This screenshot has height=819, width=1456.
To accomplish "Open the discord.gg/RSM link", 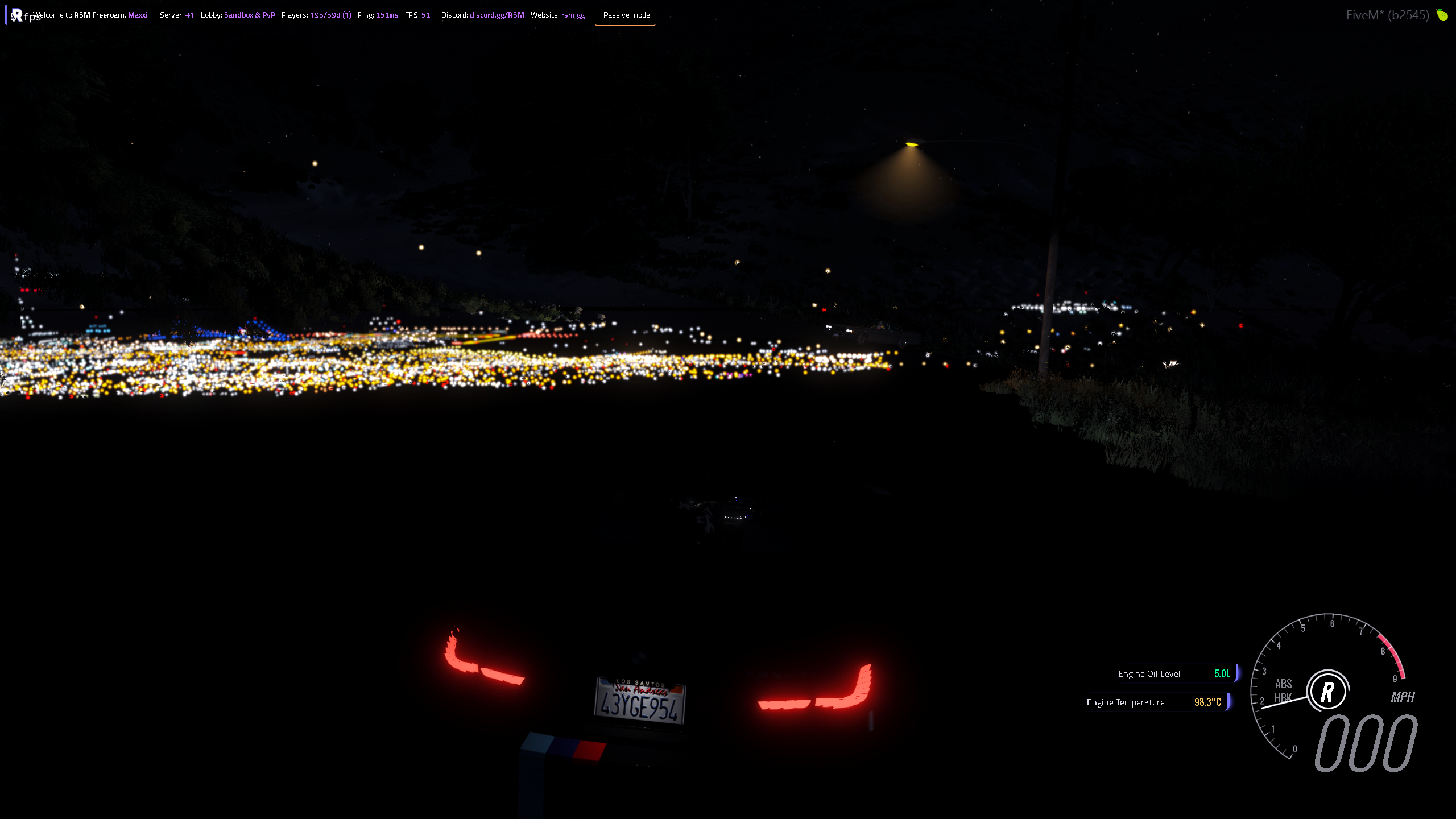I will click(497, 15).
